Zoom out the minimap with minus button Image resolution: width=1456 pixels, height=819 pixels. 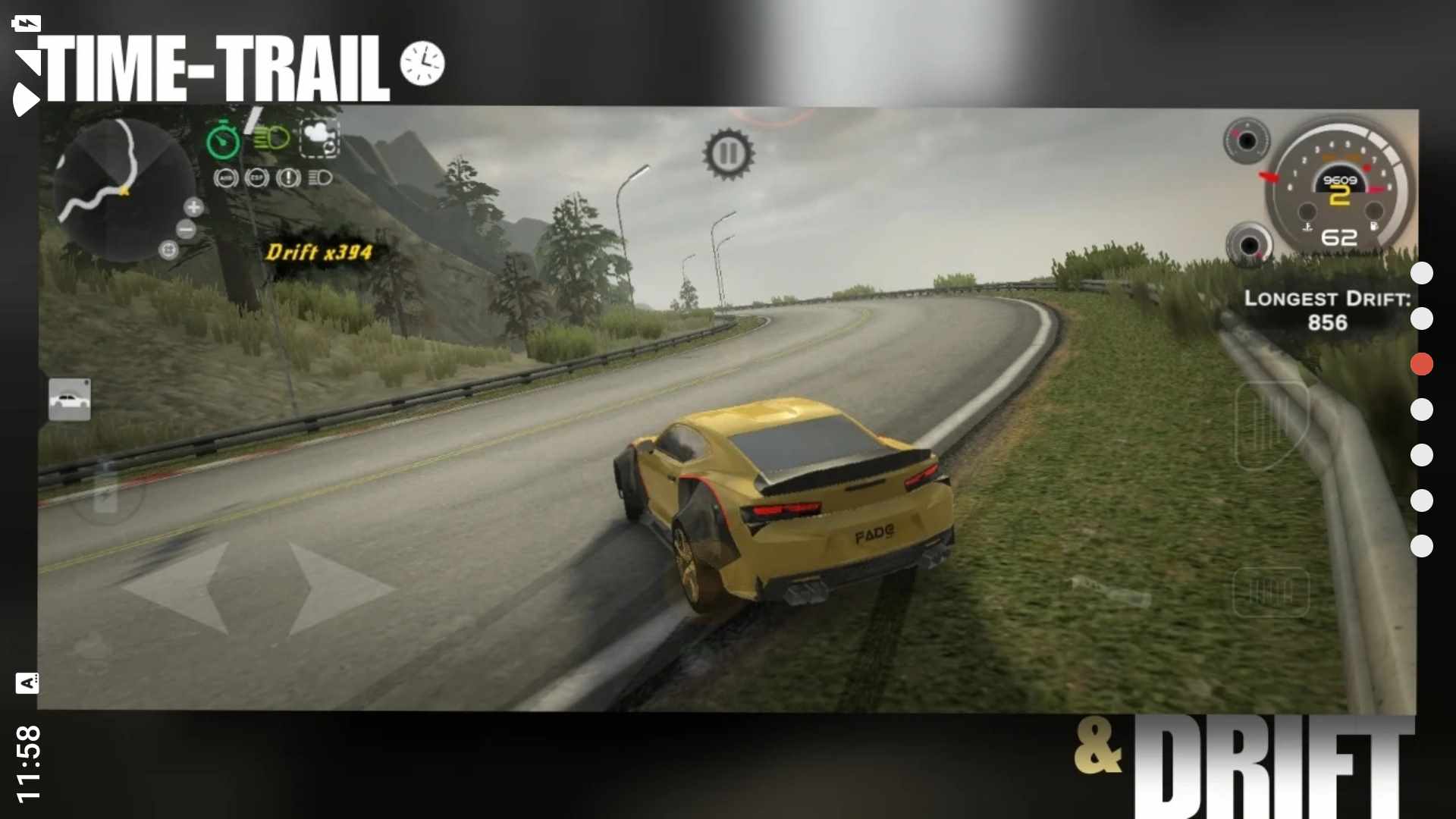[x=186, y=229]
